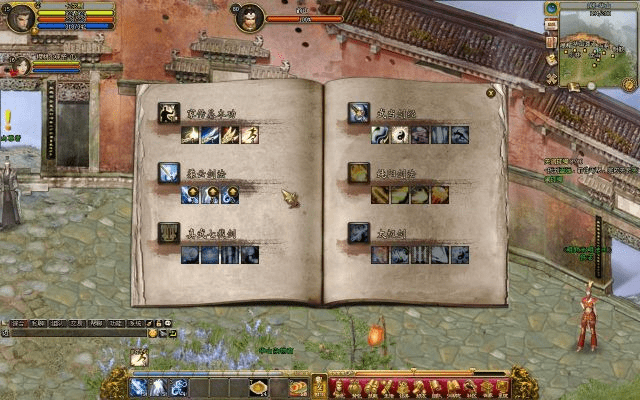The width and height of the screenshot is (640, 400).
Task: Select the running figure skill icon
Action: pos(248,135)
